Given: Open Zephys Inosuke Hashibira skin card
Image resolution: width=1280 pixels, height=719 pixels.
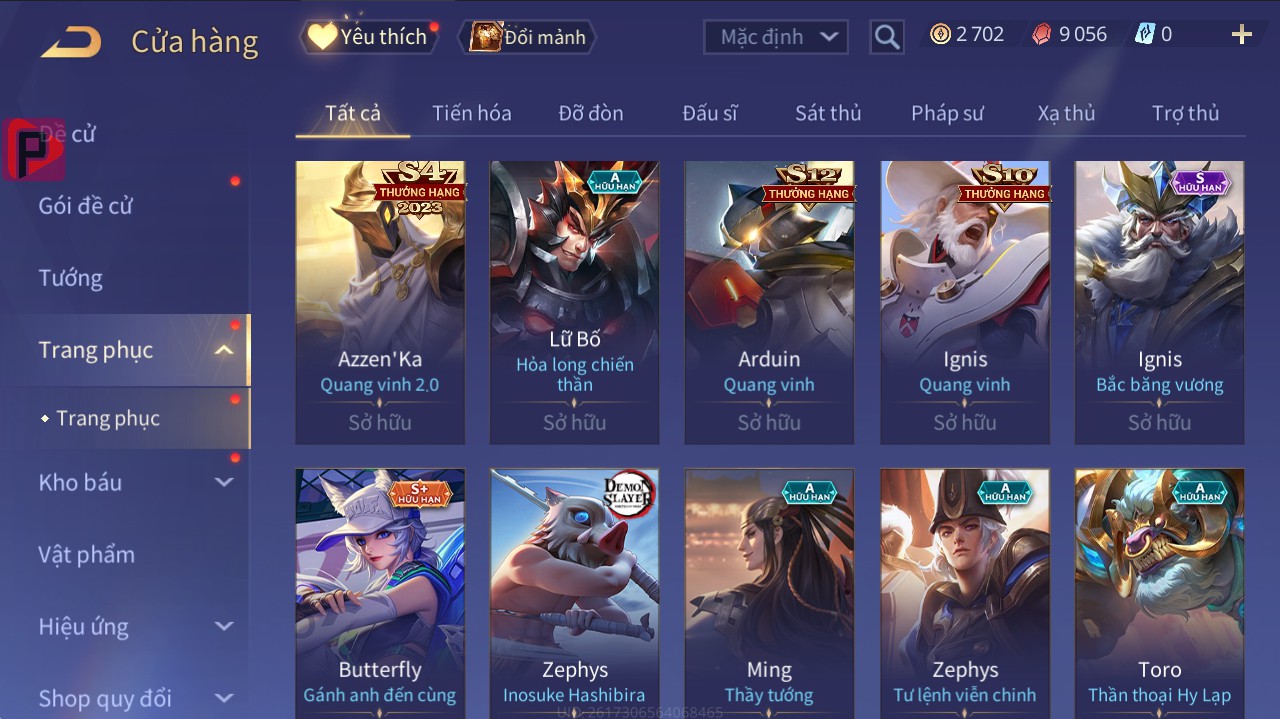Looking at the screenshot, I should (574, 590).
